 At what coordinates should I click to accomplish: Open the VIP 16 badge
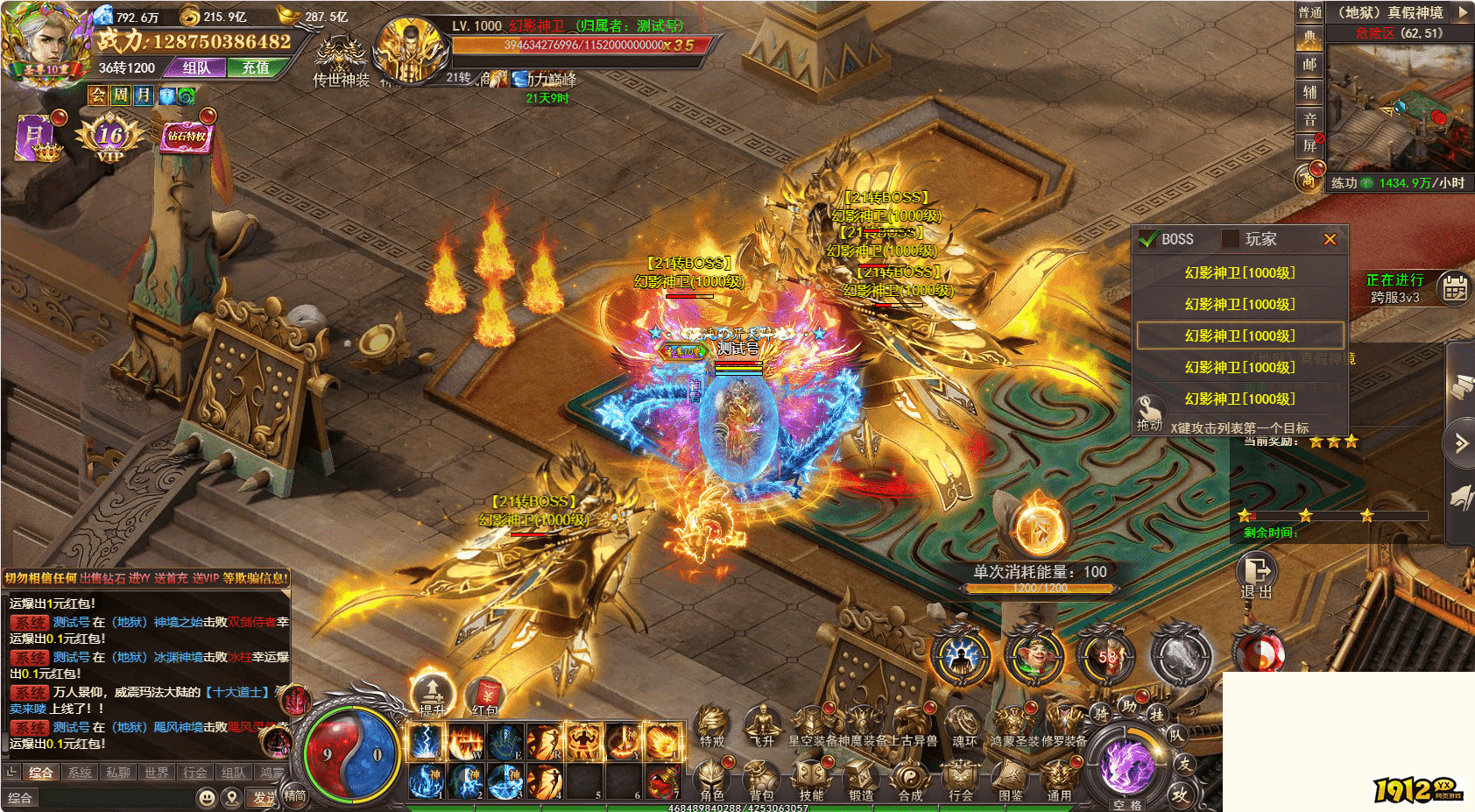[110, 139]
